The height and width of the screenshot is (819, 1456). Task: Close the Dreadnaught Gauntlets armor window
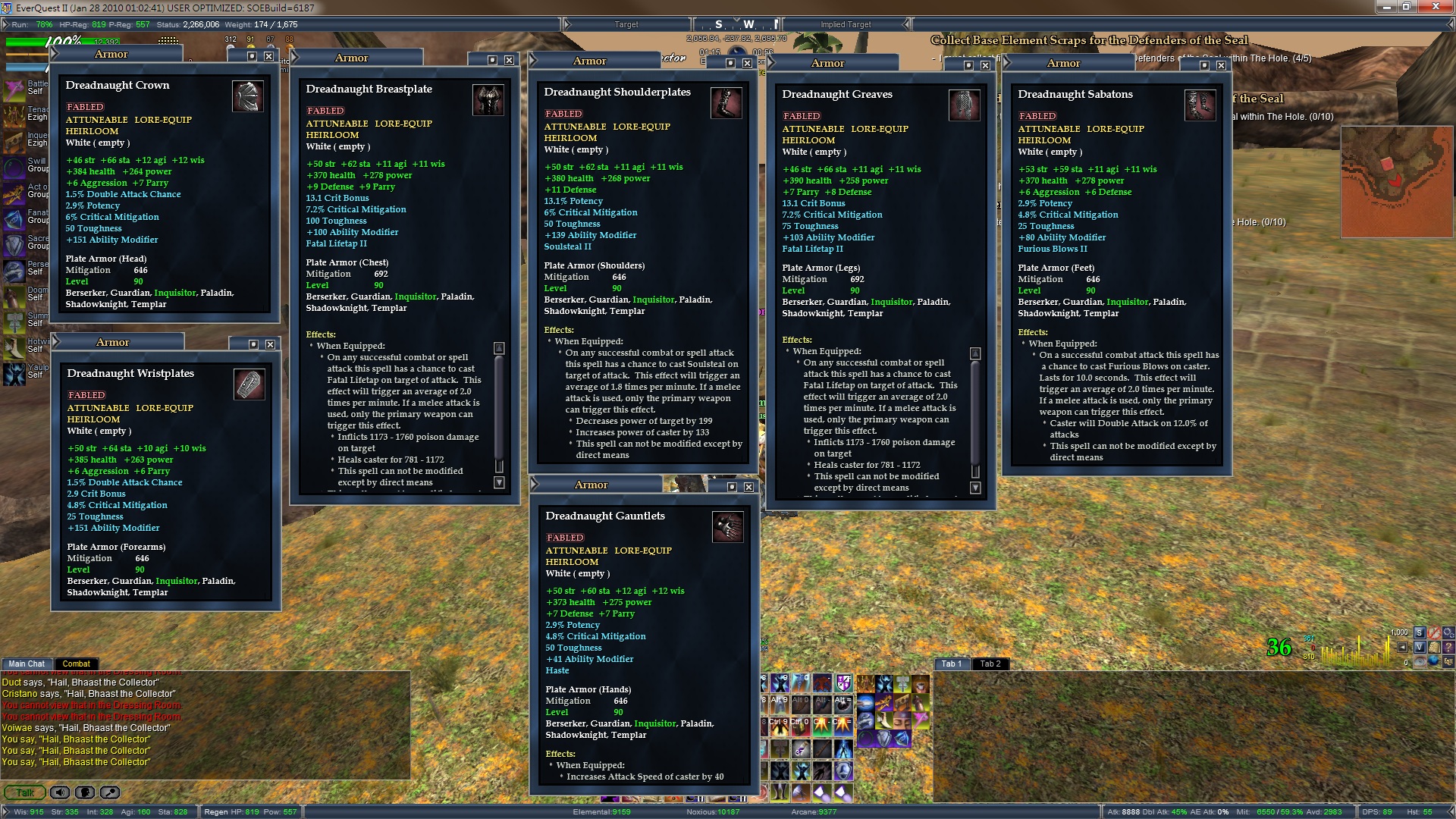748,487
